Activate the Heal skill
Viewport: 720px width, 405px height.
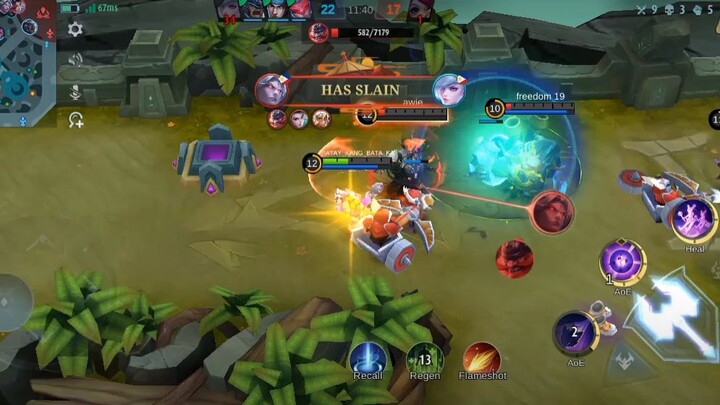[x=694, y=219]
